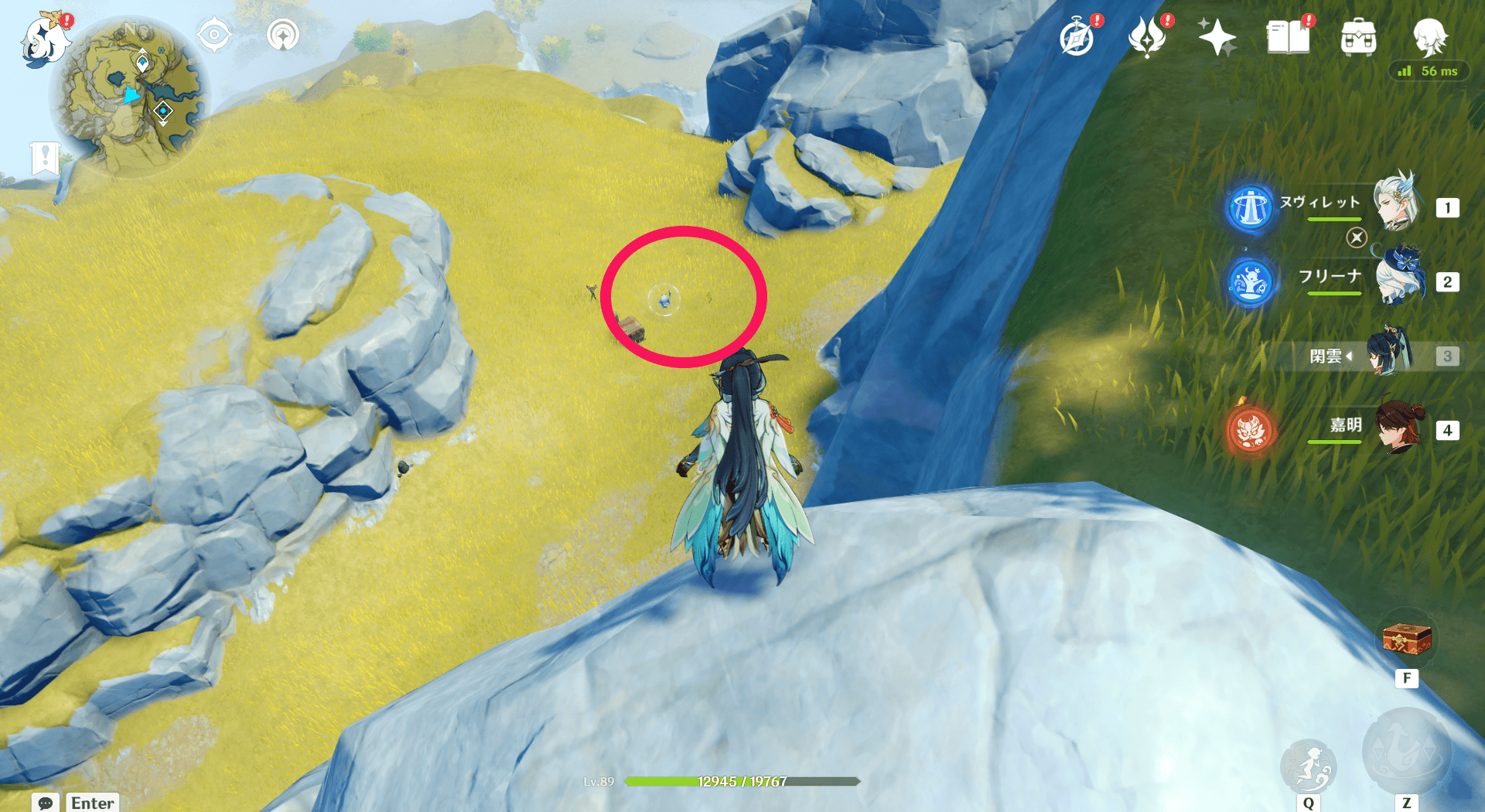
Task: Open chat with the Enter field
Action: 92,803
